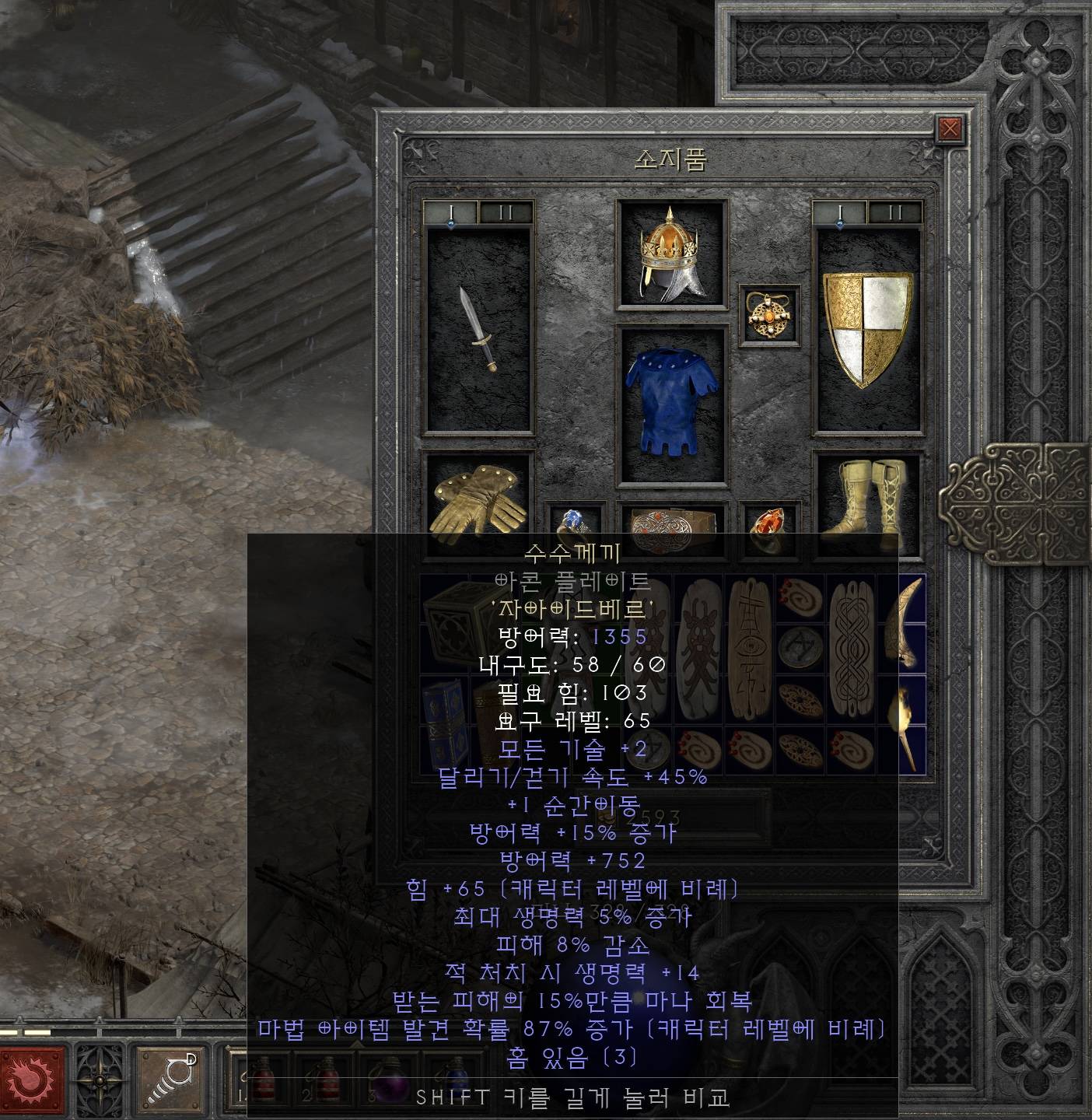Select the golden crown helmet slot

tap(671, 254)
